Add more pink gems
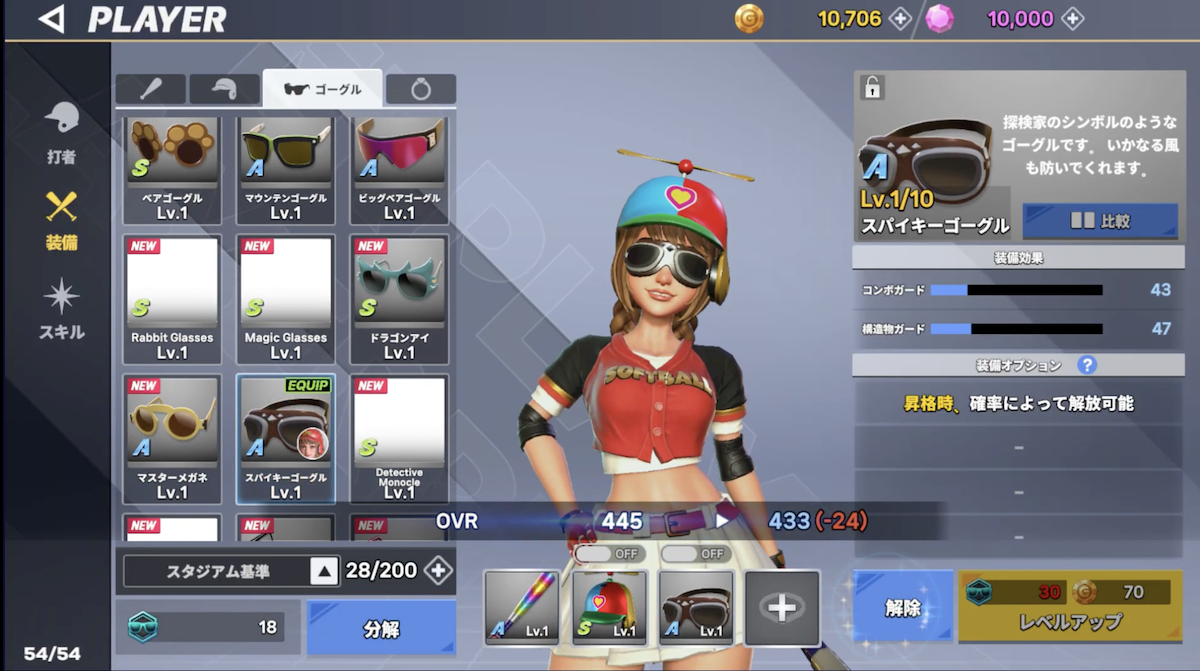Screen dimensions: 1200x671 coord(1072,19)
